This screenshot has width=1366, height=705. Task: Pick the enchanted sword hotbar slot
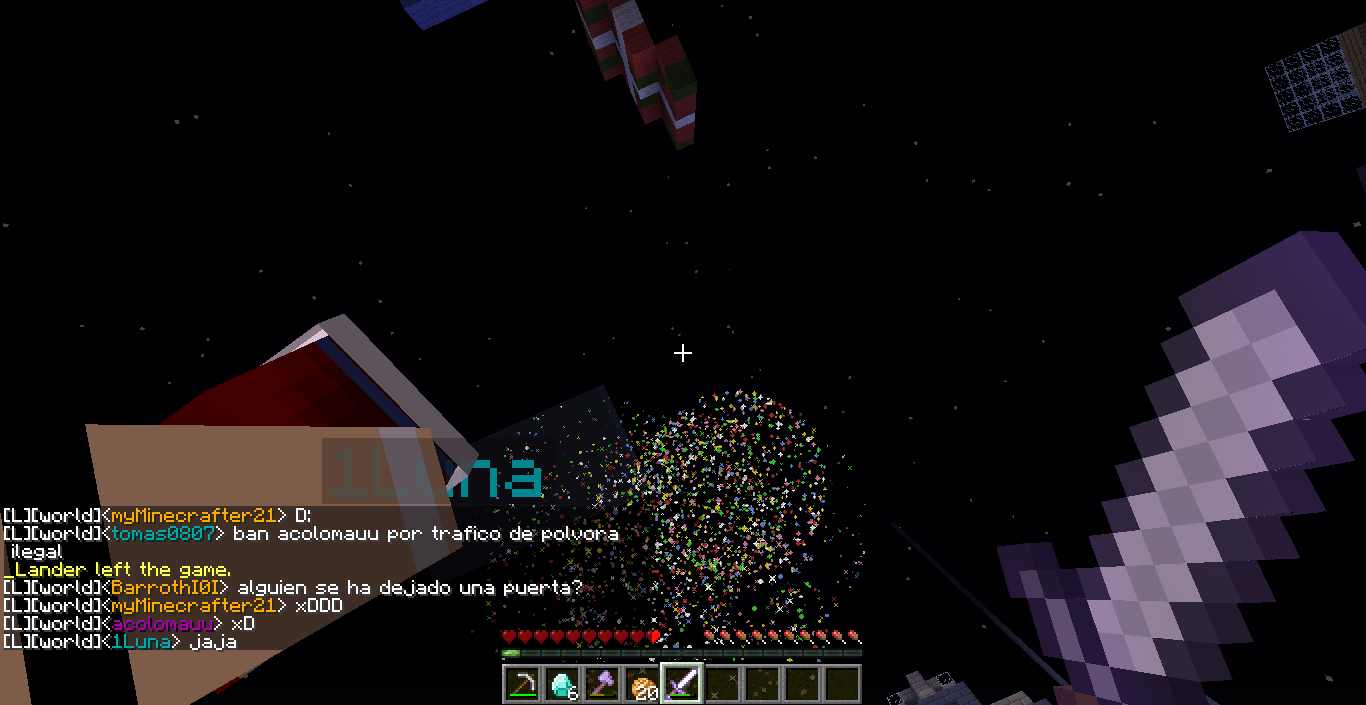[682, 684]
